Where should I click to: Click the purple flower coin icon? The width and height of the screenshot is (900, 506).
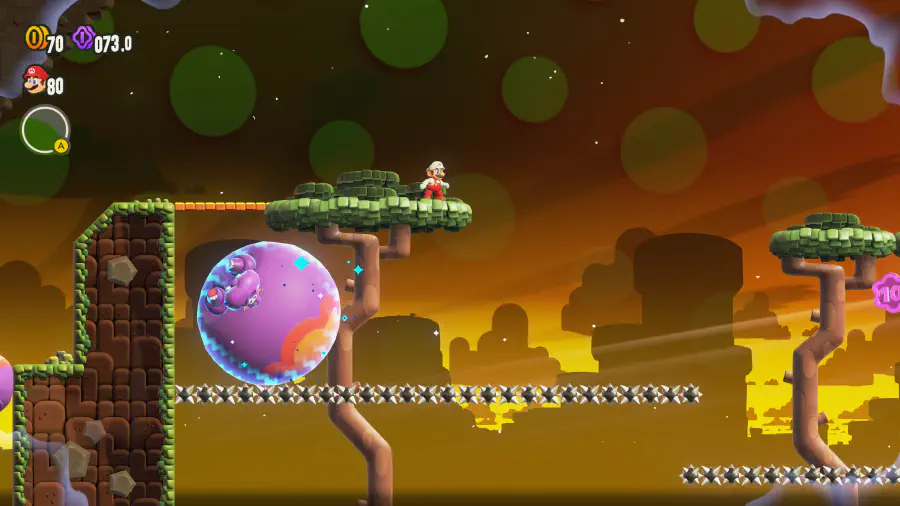click(83, 39)
